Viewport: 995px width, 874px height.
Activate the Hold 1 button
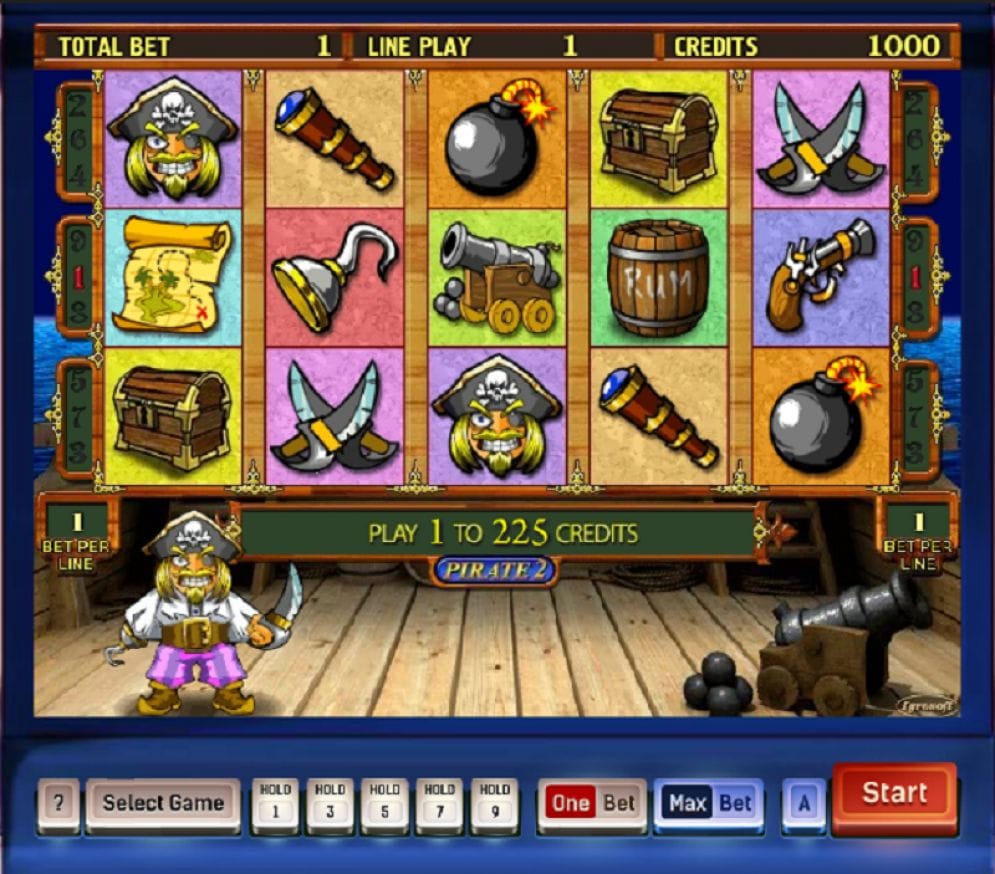click(x=275, y=804)
